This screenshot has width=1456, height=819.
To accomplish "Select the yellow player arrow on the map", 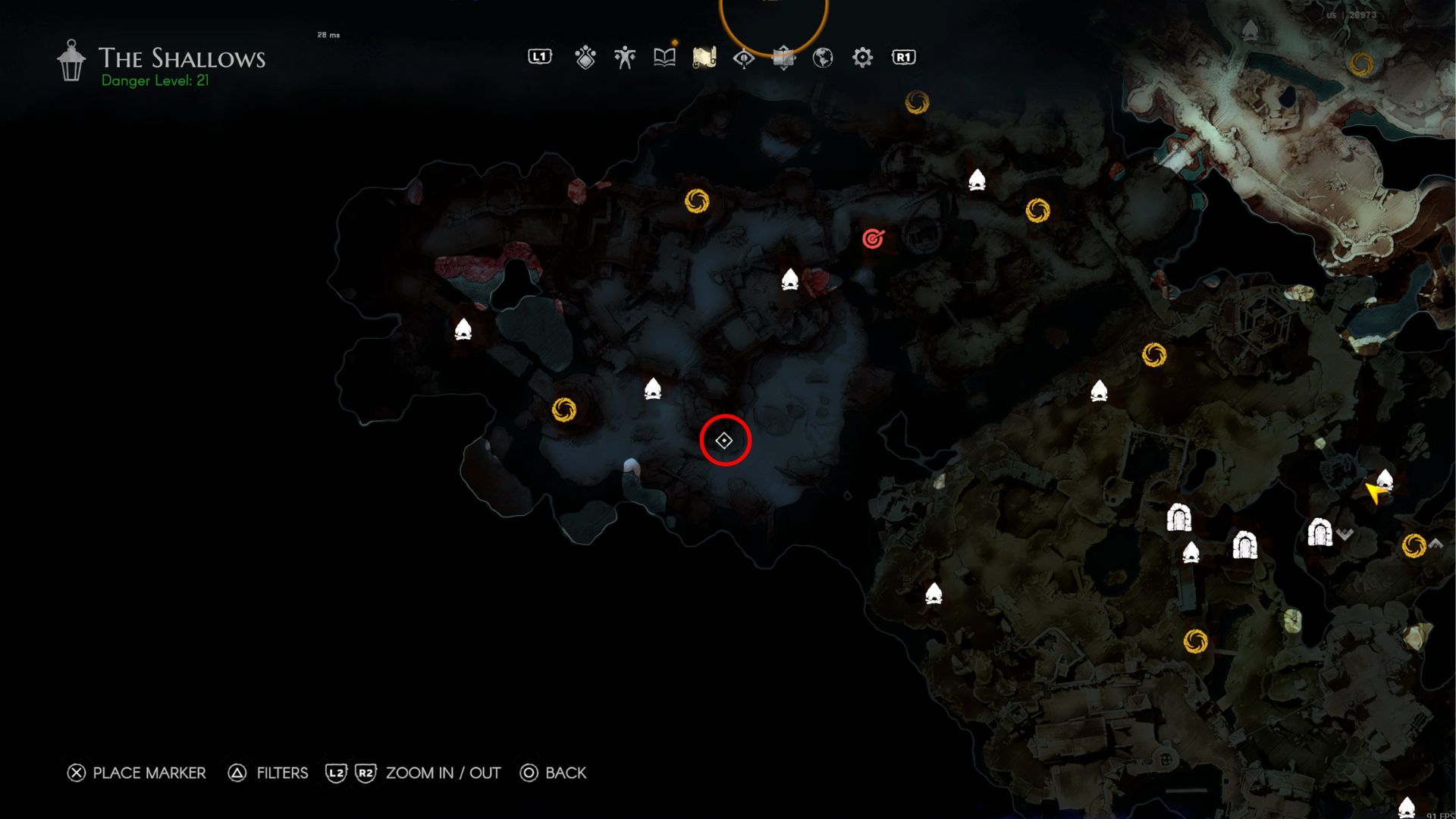I will (1375, 492).
